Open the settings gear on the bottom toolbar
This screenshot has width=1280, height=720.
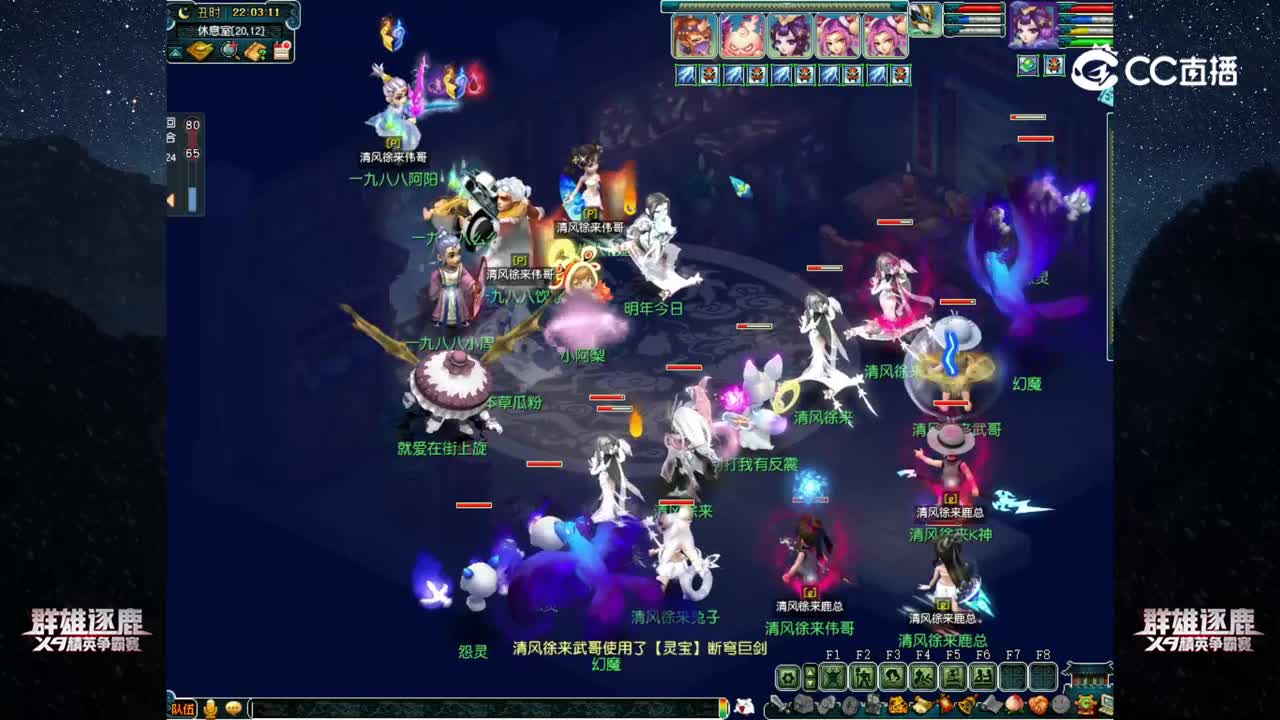788,677
